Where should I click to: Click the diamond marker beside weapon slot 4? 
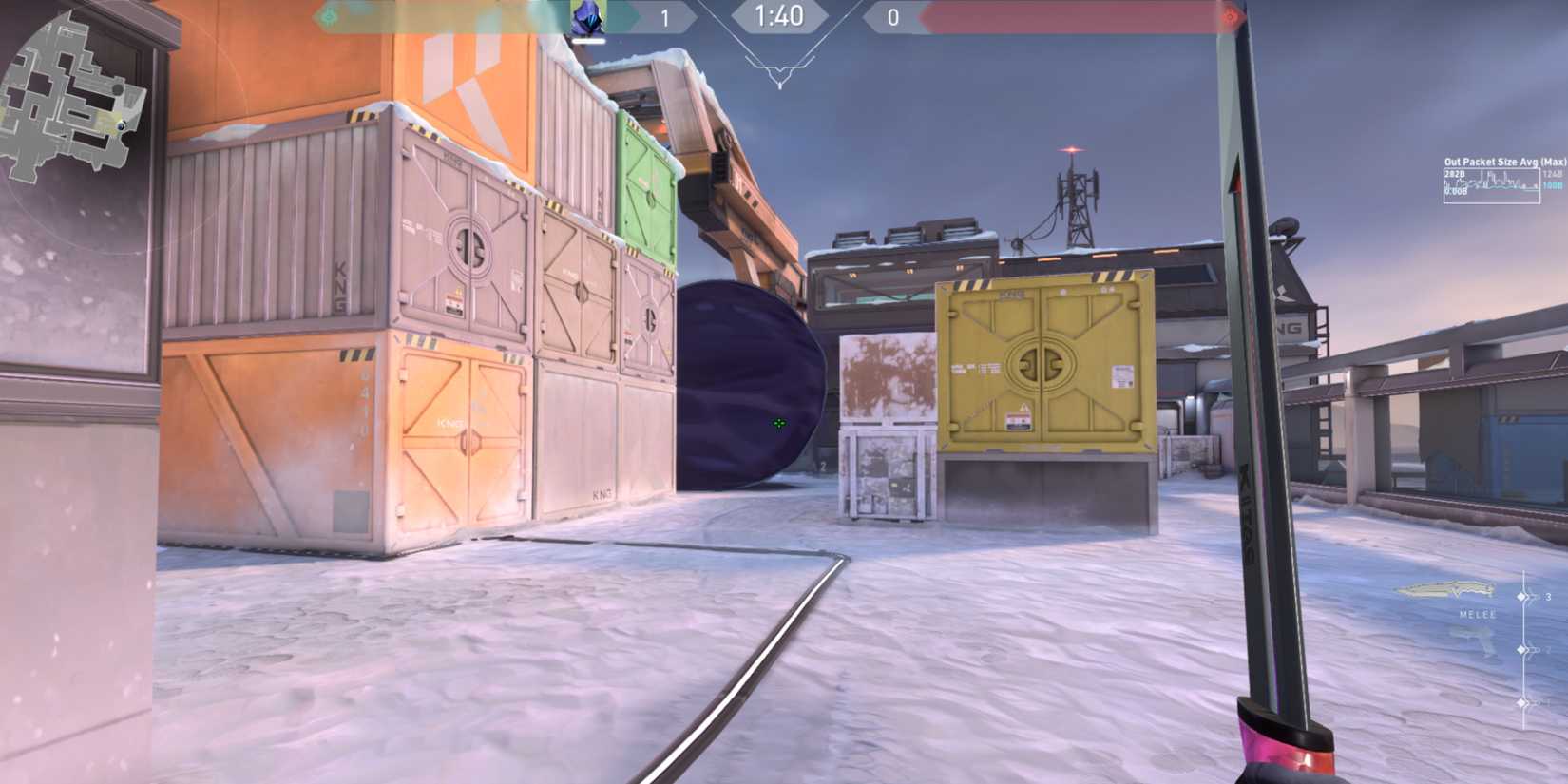tap(1521, 649)
